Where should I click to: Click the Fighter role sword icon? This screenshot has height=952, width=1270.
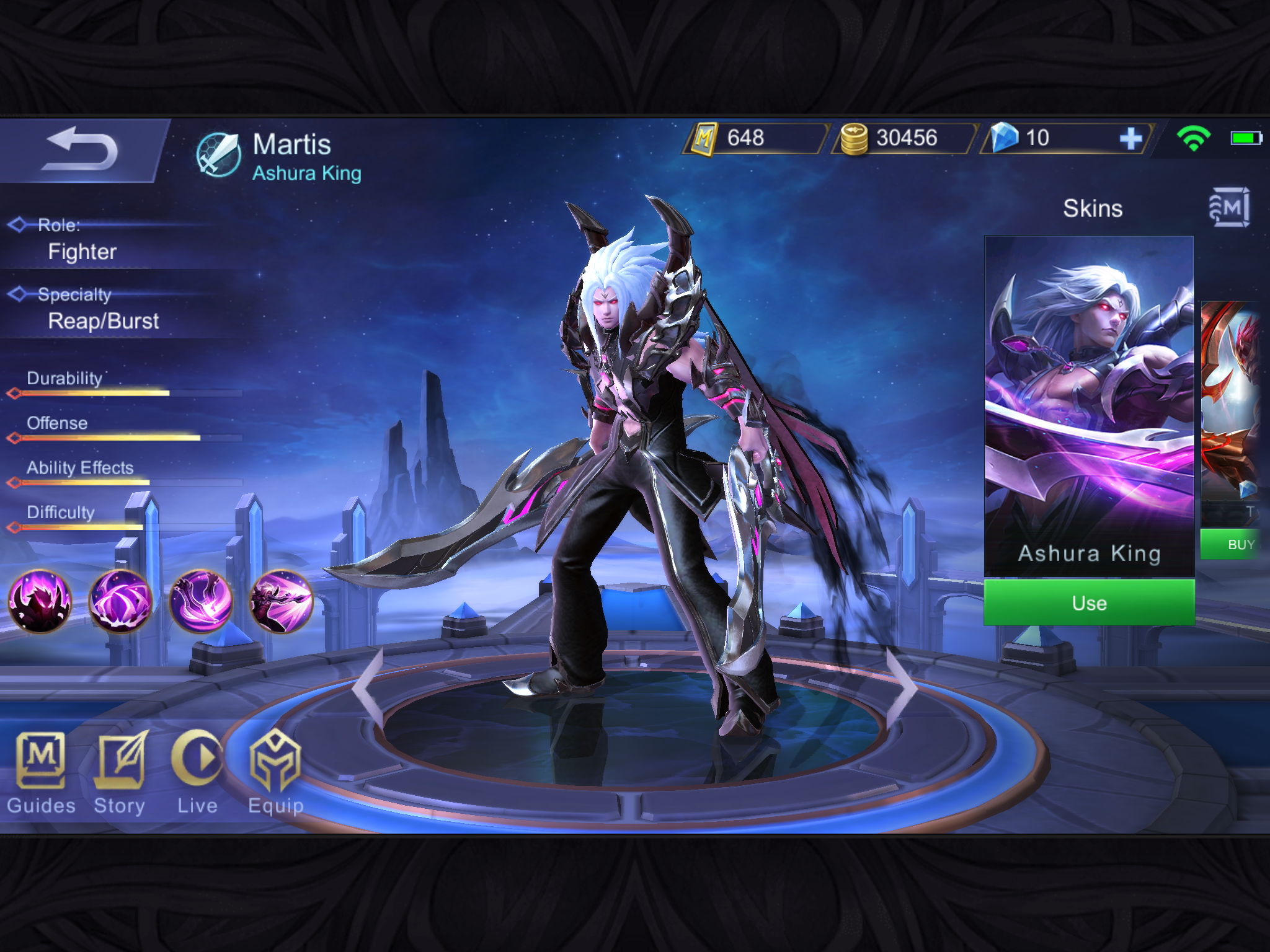tap(218, 155)
